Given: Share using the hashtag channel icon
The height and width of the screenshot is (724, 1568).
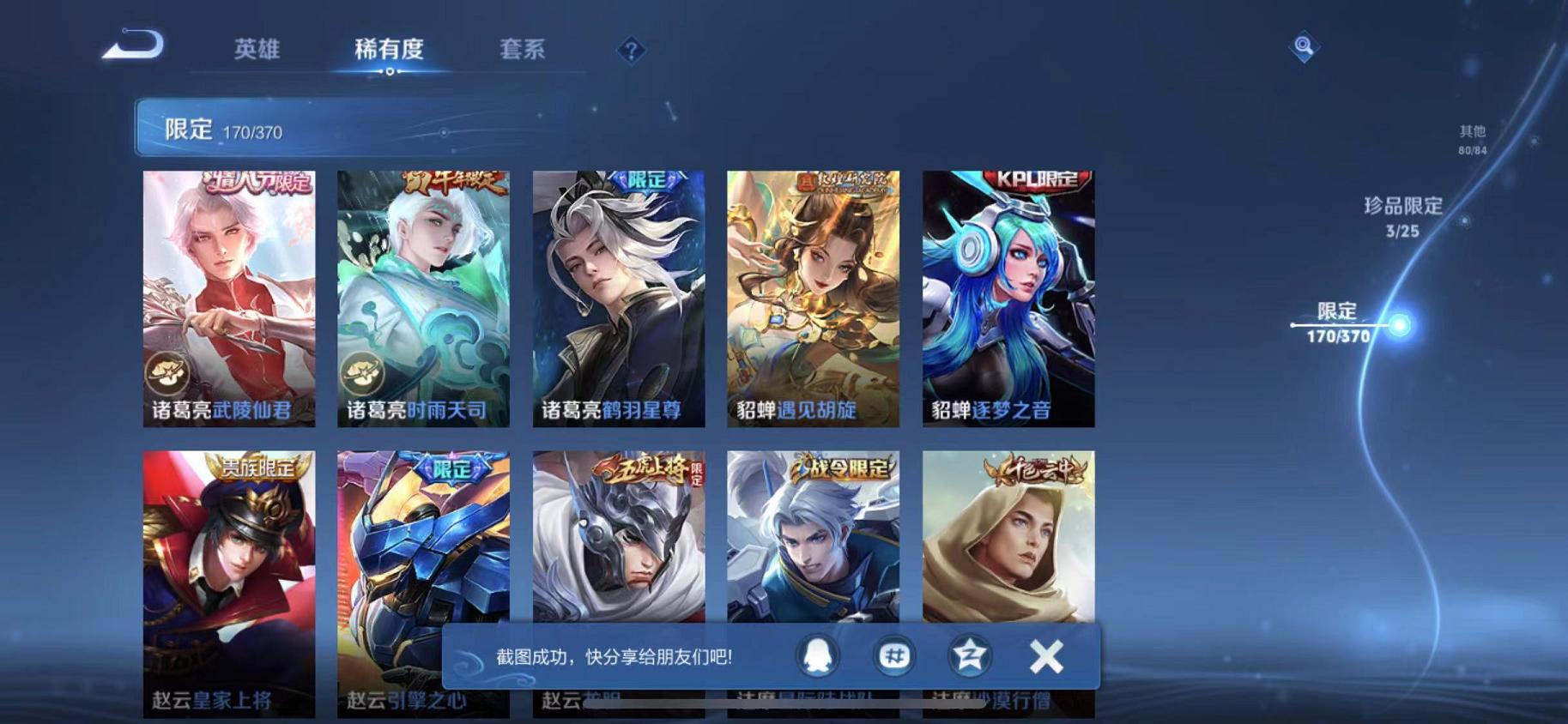Looking at the screenshot, I should pyautogui.click(x=894, y=655).
